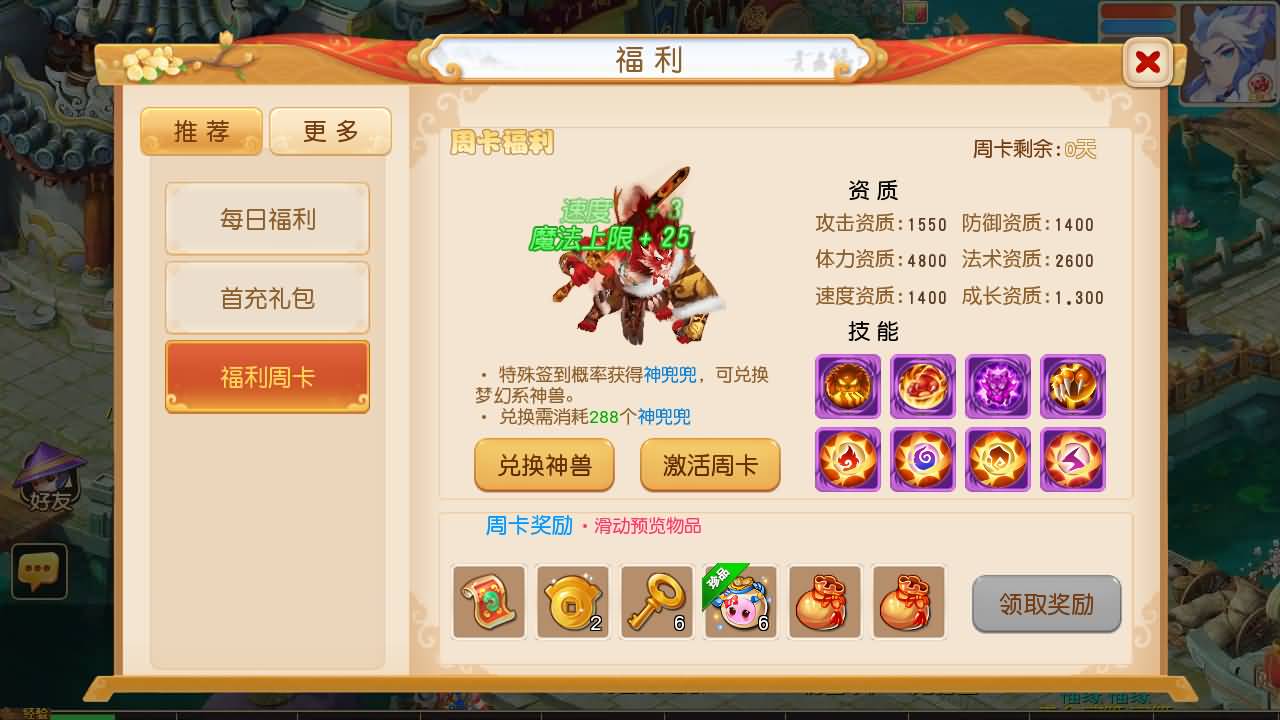Screen dimensions: 1280x720
Task: Select the red flame skill icon
Action: point(847,460)
